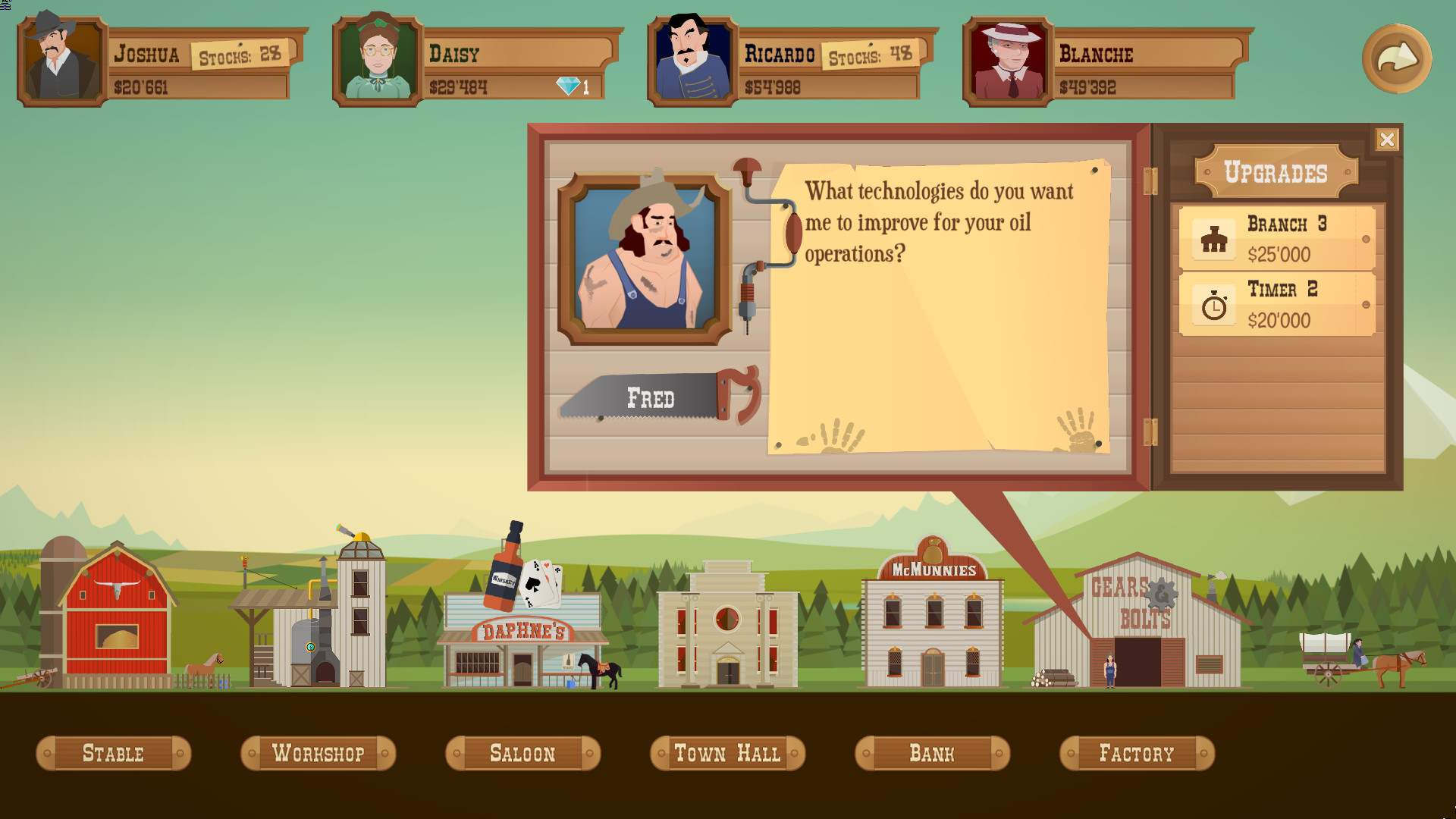Image resolution: width=1456 pixels, height=819 pixels.
Task: Purchase the Timer 2 upgrade
Action: point(1277,304)
